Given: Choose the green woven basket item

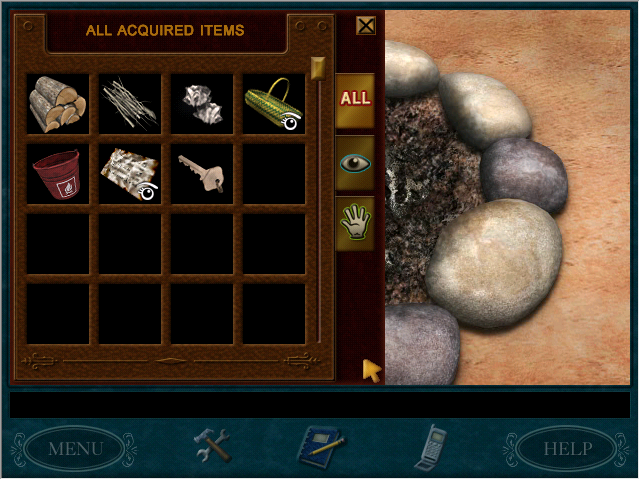Looking at the screenshot, I should [273, 102].
